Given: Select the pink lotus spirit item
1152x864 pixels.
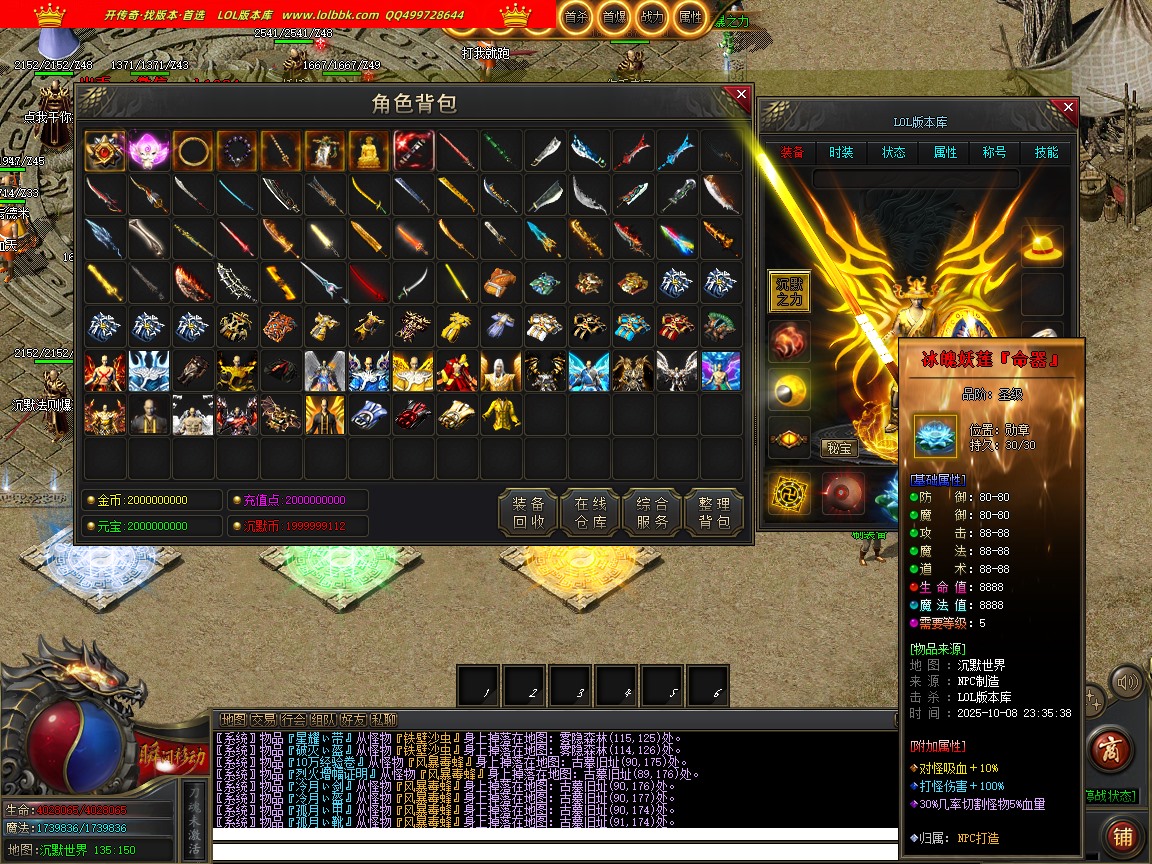Looking at the screenshot, I should (149, 151).
